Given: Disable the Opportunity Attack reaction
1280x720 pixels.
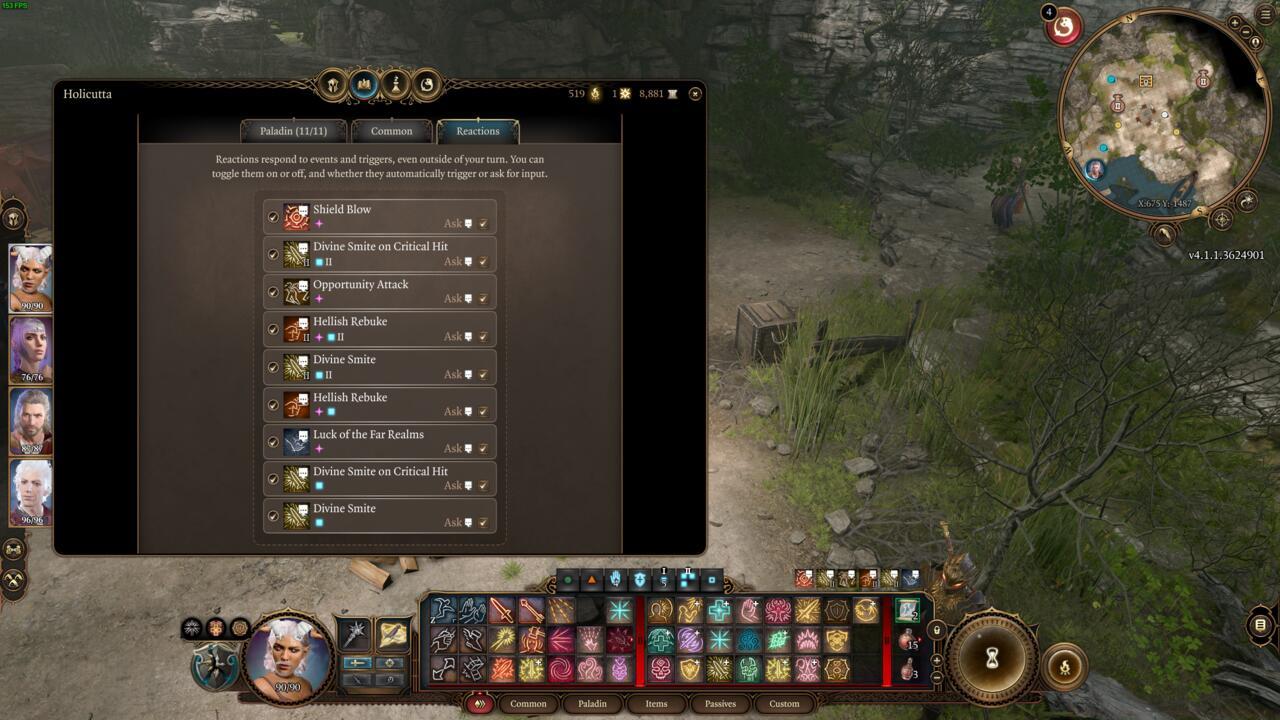Looking at the screenshot, I should 273,292.
